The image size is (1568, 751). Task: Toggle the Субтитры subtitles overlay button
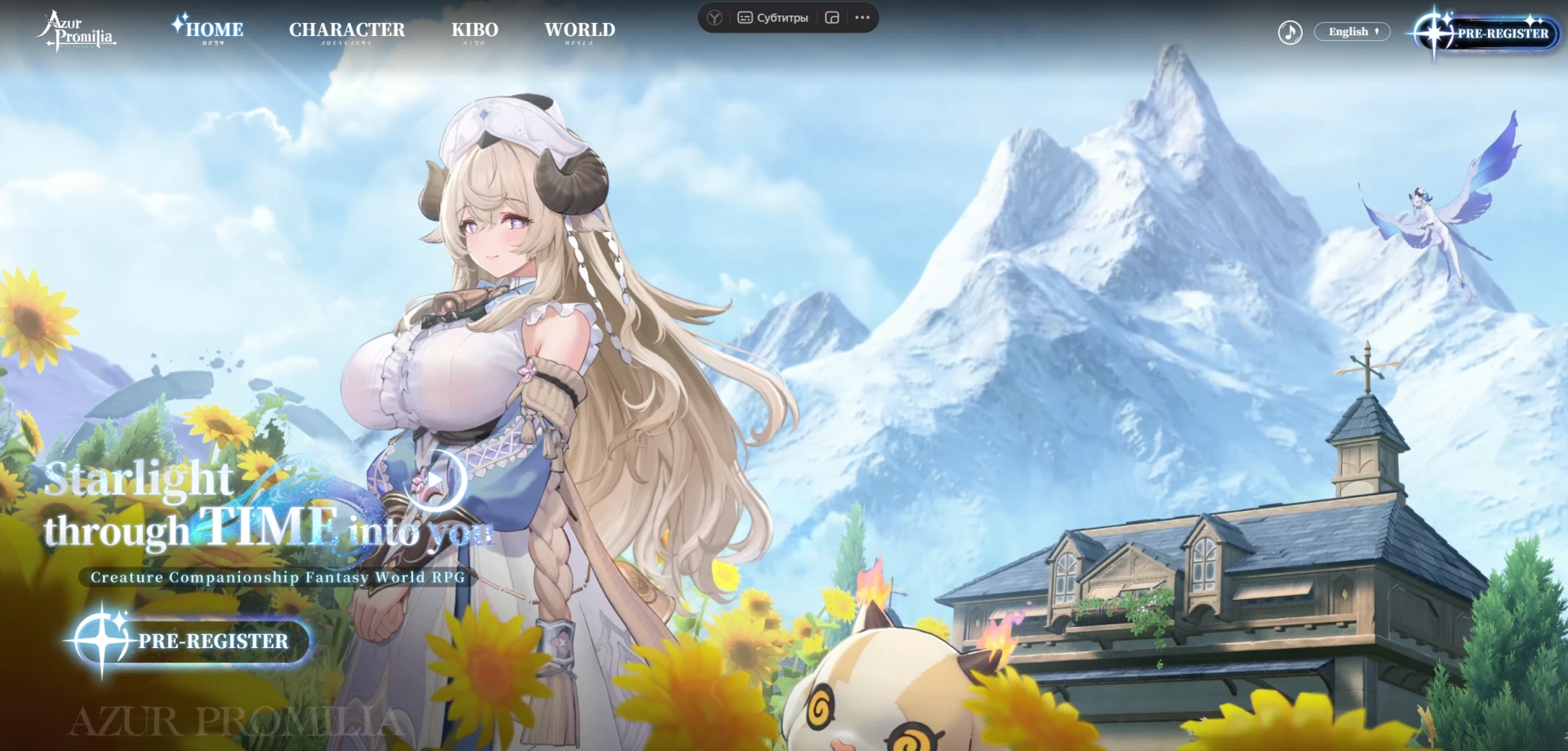pyautogui.click(x=773, y=18)
